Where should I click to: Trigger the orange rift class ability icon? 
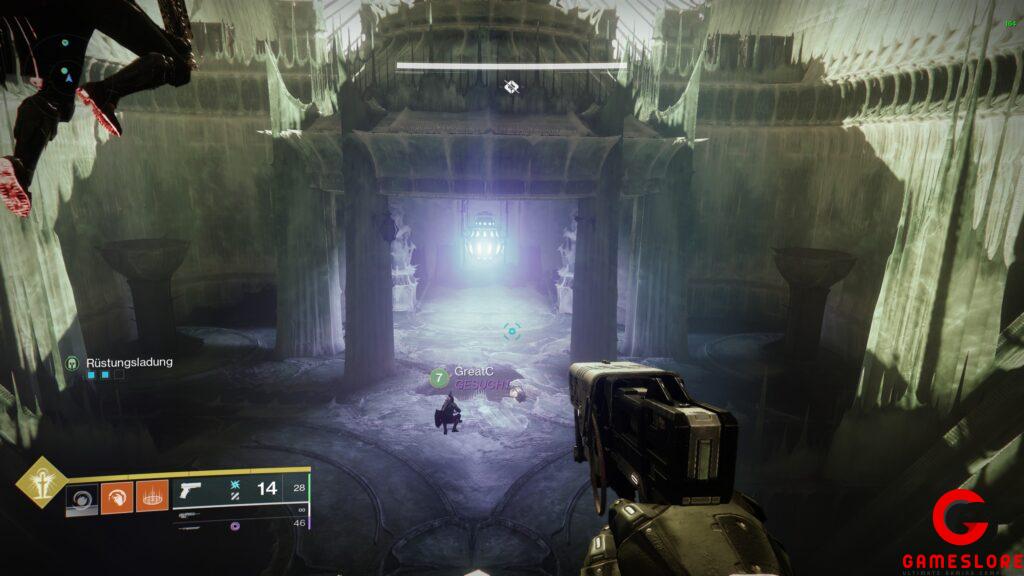pyautogui.click(x=152, y=498)
